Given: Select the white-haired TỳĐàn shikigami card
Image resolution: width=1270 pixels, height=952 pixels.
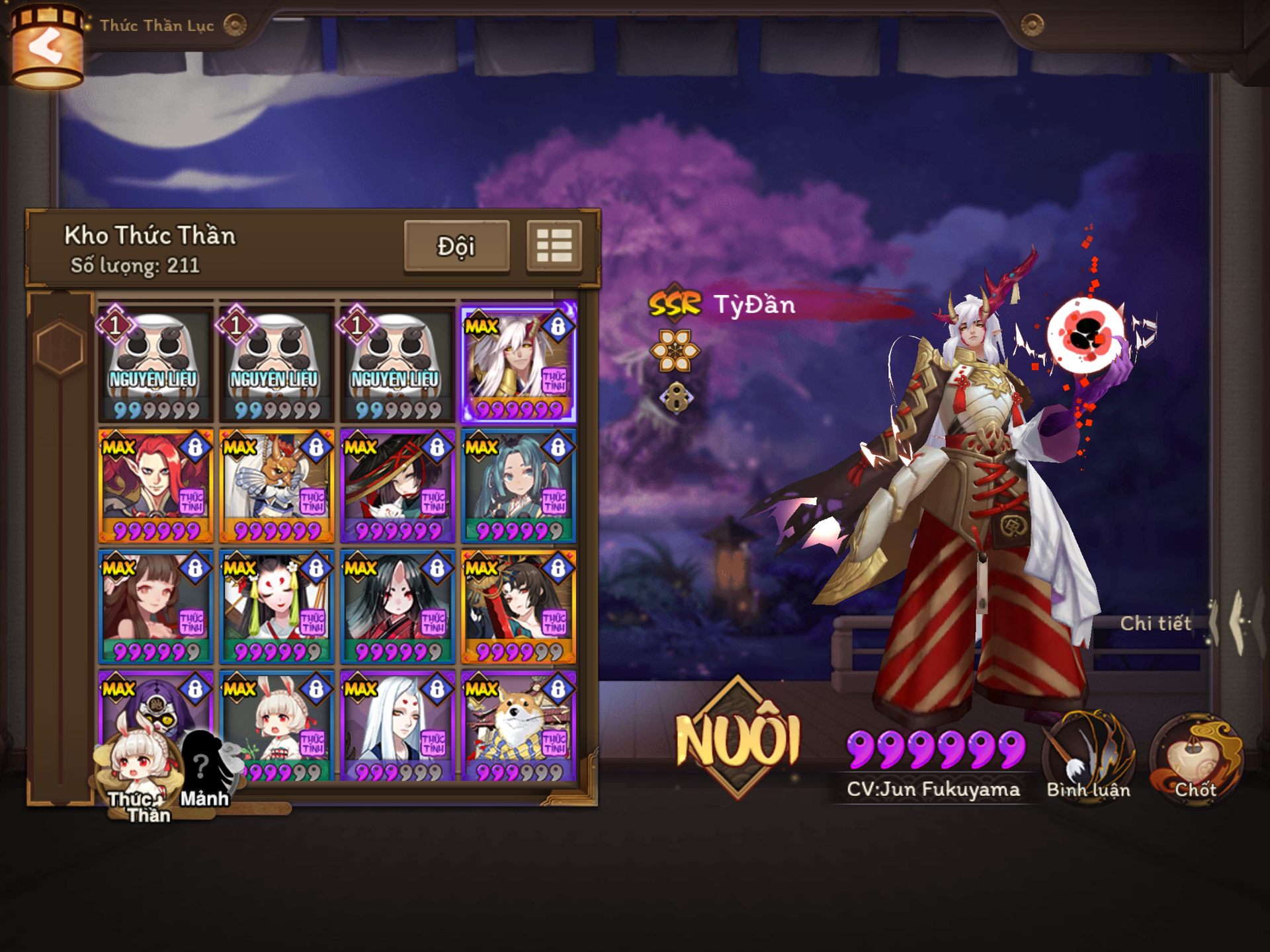Looking at the screenshot, I should (x=519, y=364).
